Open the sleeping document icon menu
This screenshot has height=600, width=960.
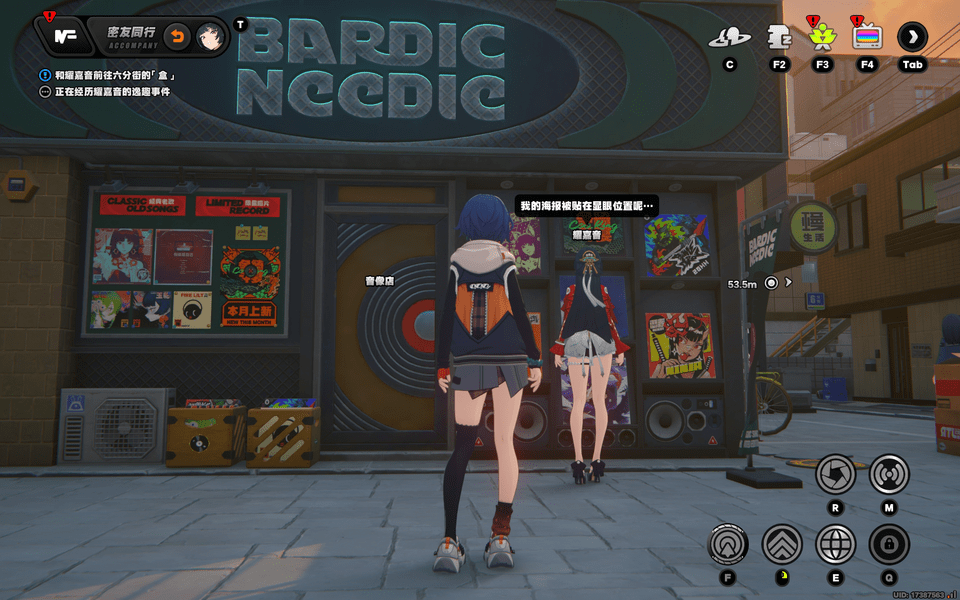click(x=779, y=38)
